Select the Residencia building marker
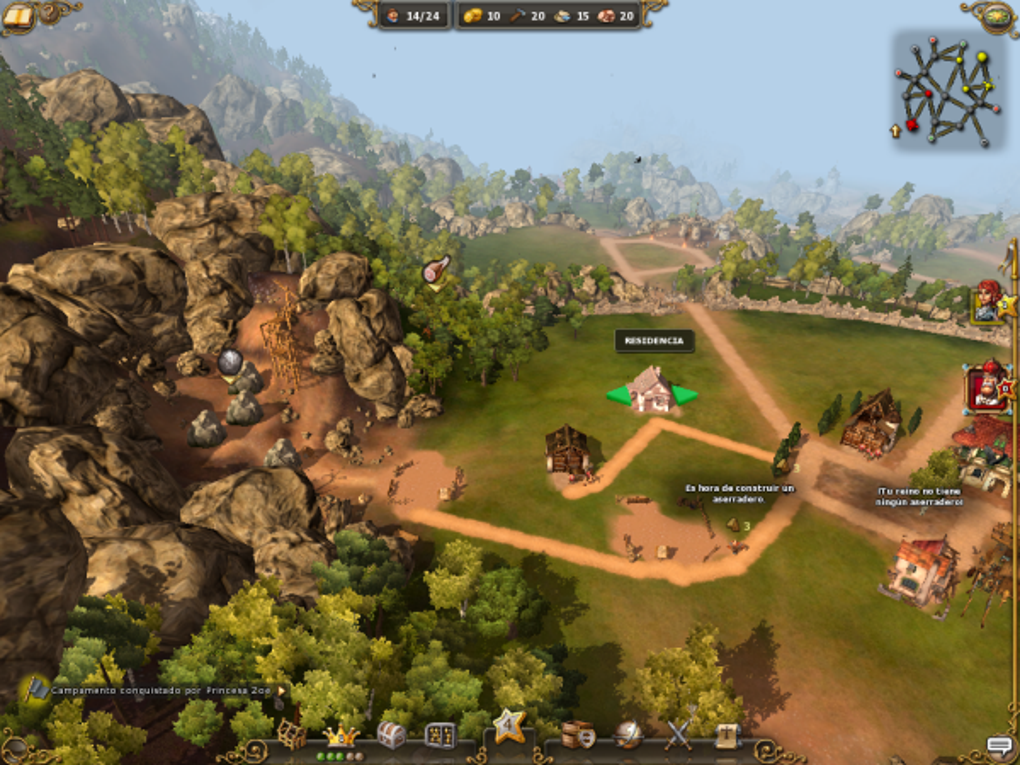Viewport: 1020px width, 765px height. coord(652,390)
